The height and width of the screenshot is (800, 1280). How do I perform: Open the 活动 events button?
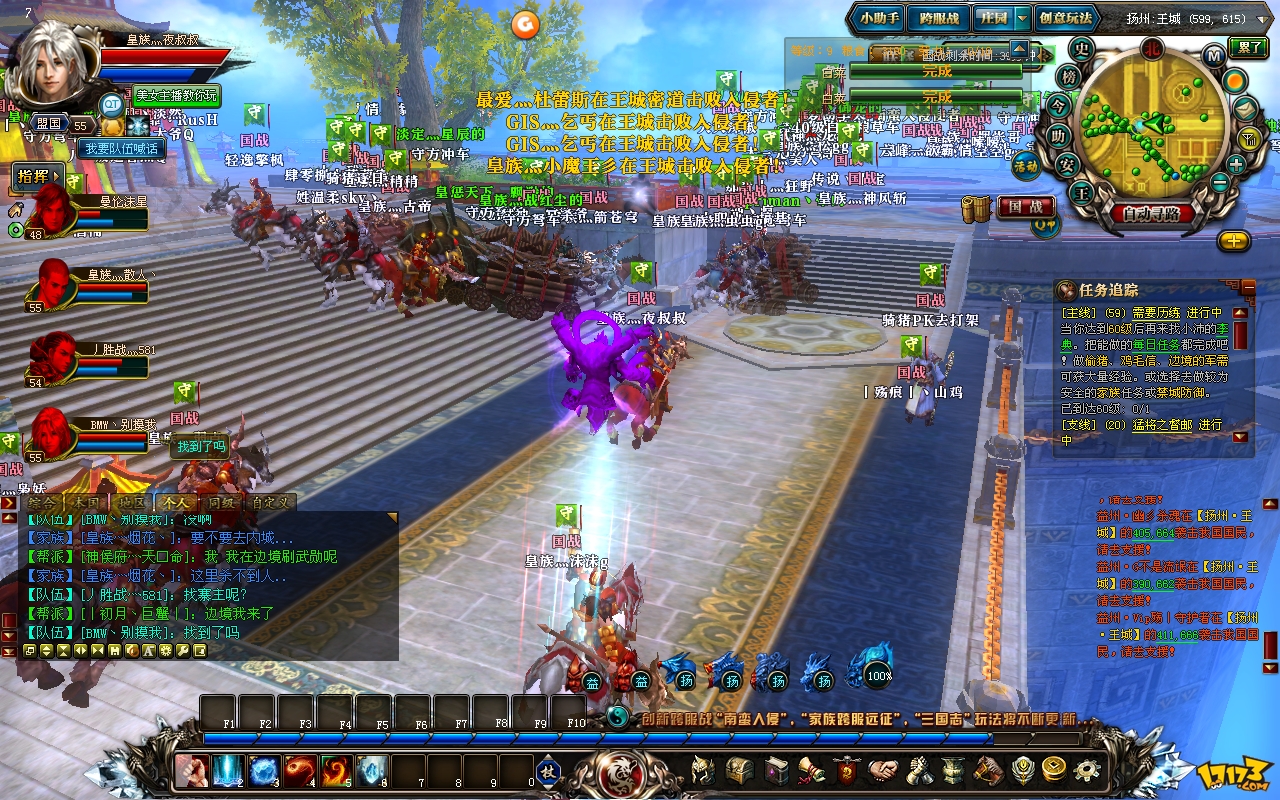click(x=1026, y=166)
